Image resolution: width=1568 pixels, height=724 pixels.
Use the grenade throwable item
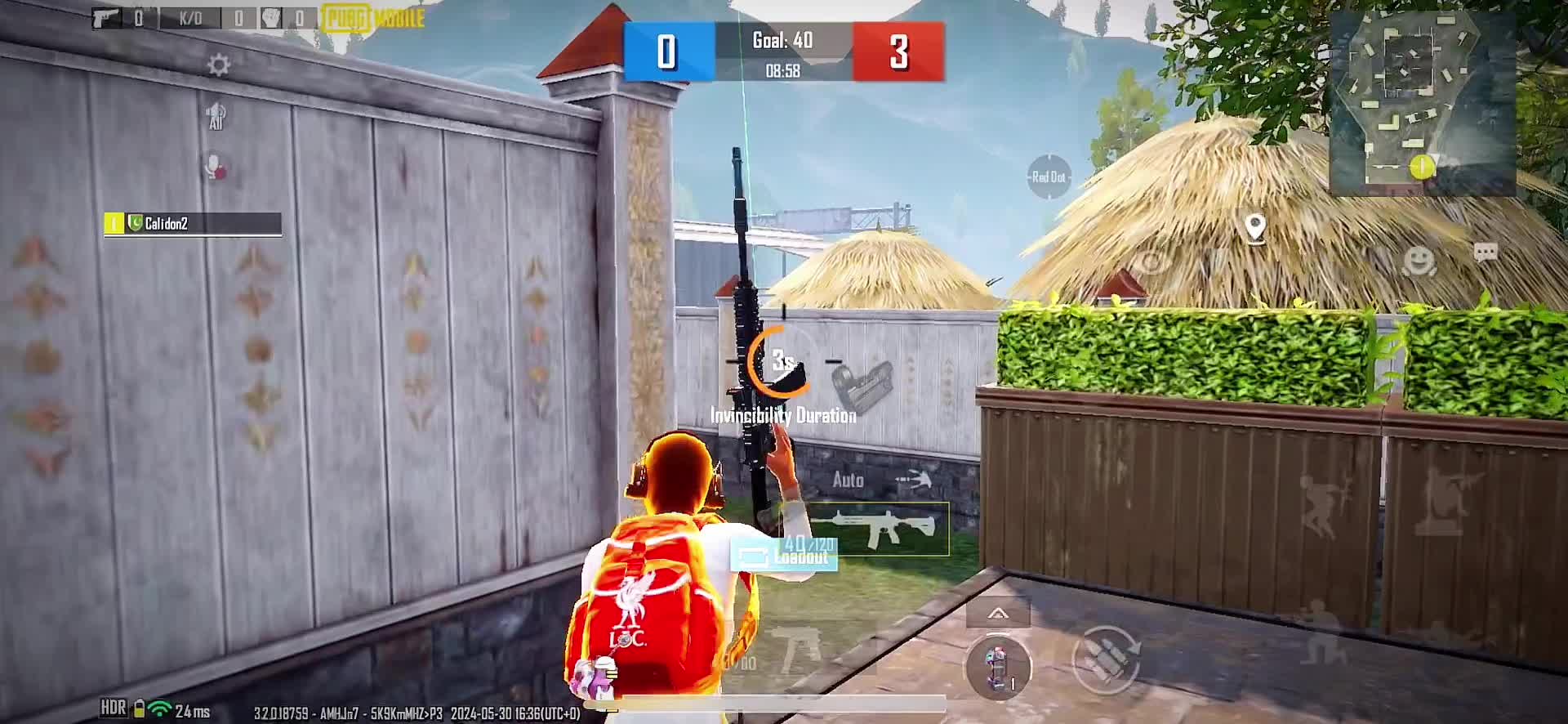click(x=997, y=666)
